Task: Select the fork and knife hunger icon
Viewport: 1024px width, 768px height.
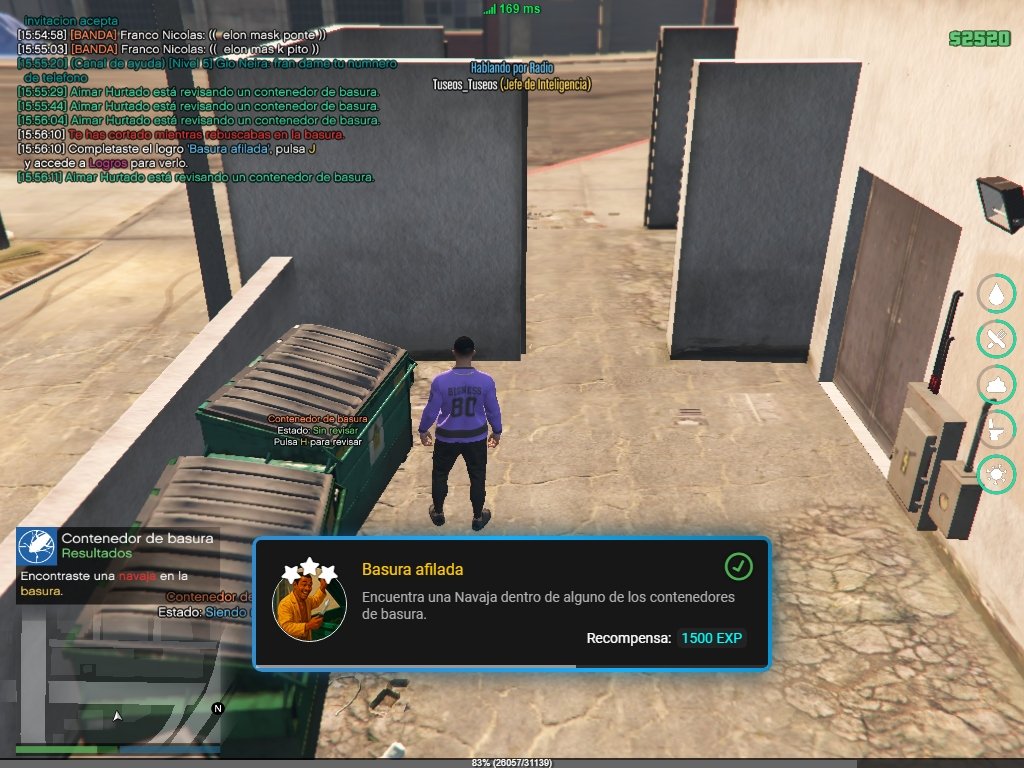Action: pos(996,339)
